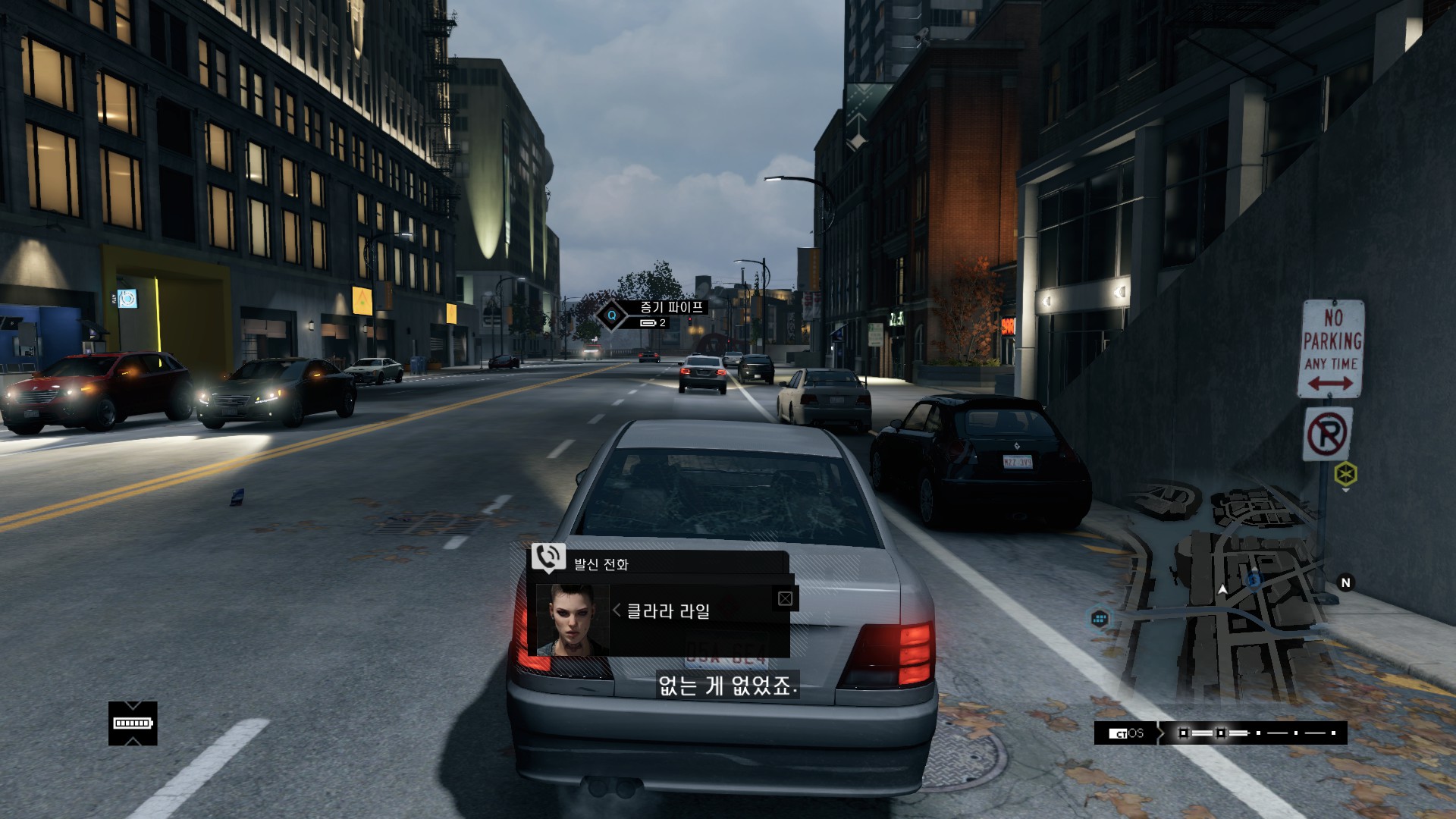Viewport: 1456px width, 819px height.
Task: Select the yellow hexagon minimap marker
Action: pyautogui.click(x=1345, y=475)
